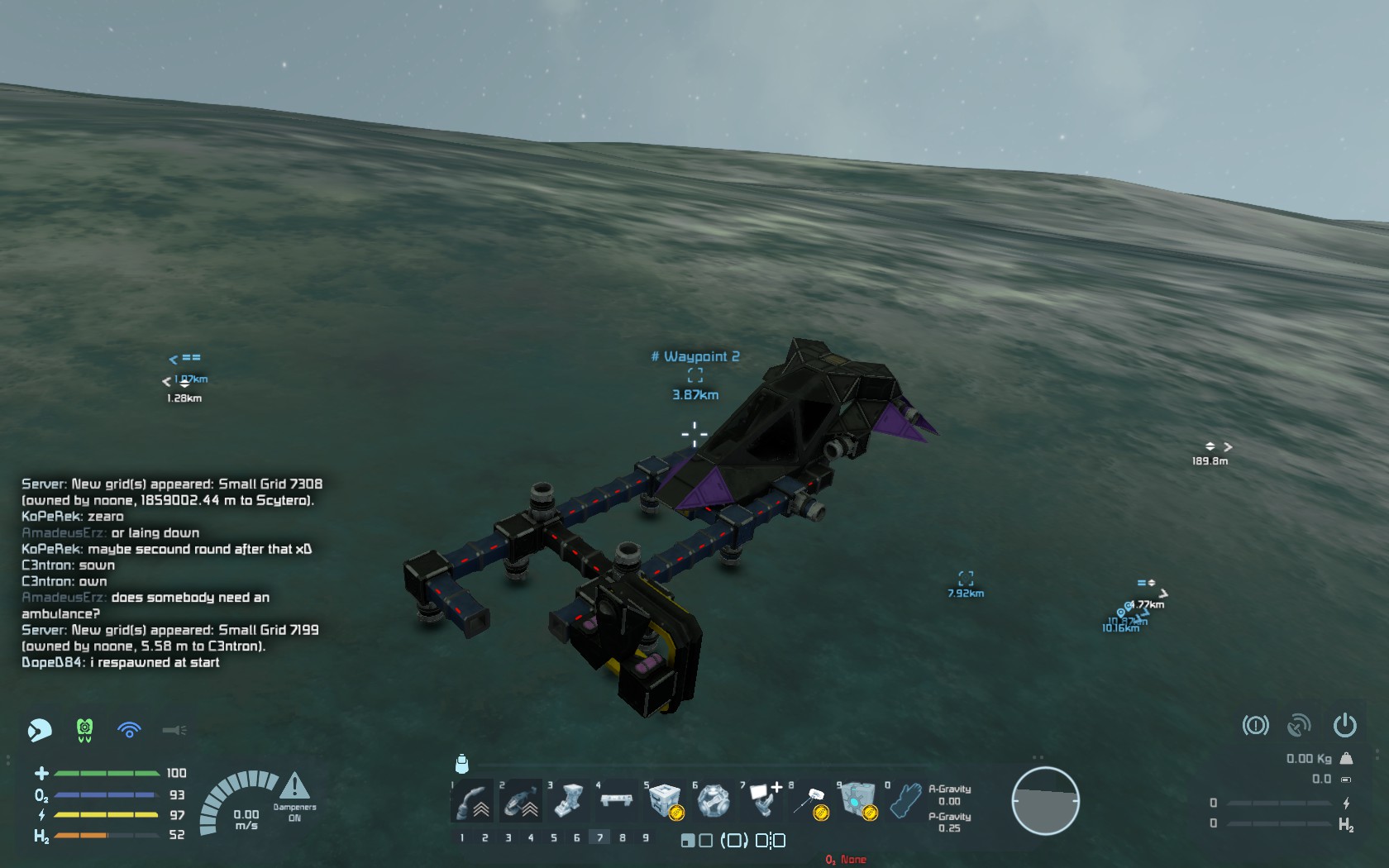Choose the spherical block in hotbar slot 6
Image resolution: width=1389 pixels, height=868 pixels.
(x=713, y=800)
